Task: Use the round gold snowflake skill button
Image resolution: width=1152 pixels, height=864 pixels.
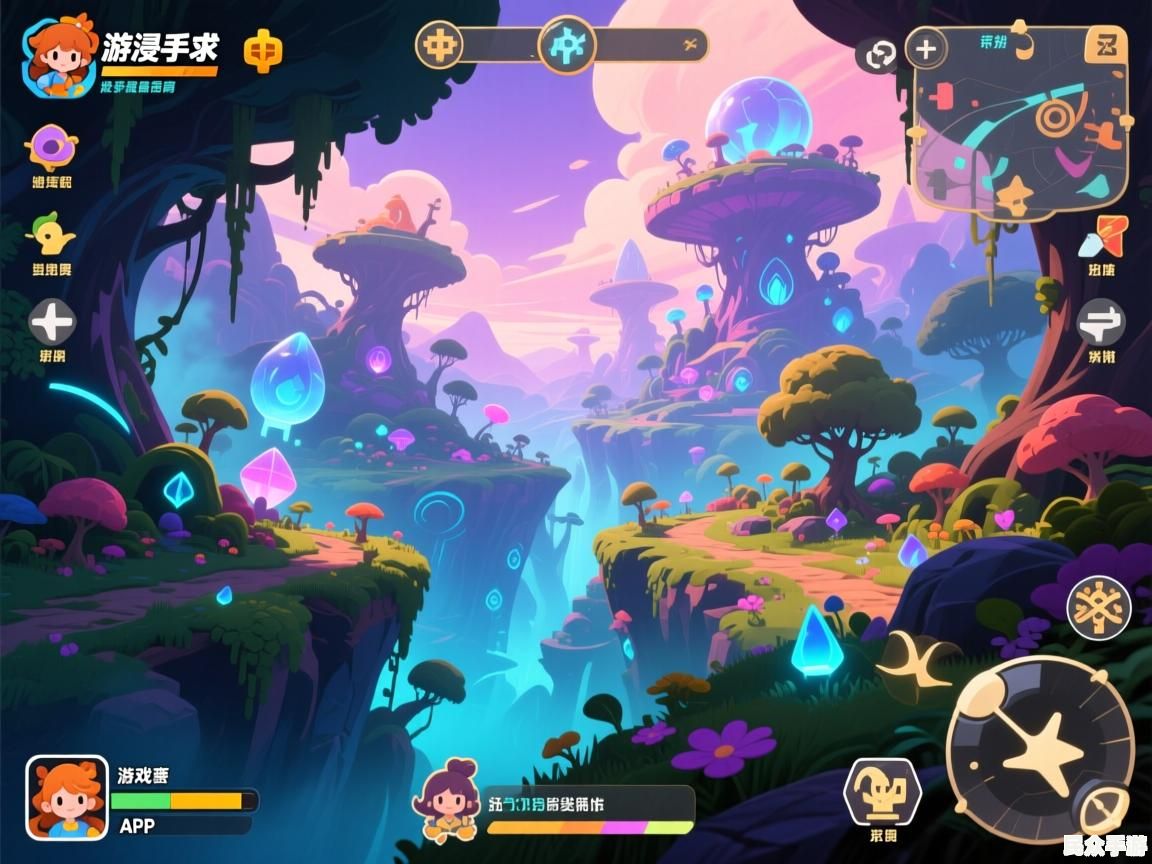Action: [x=1098, y=608]
